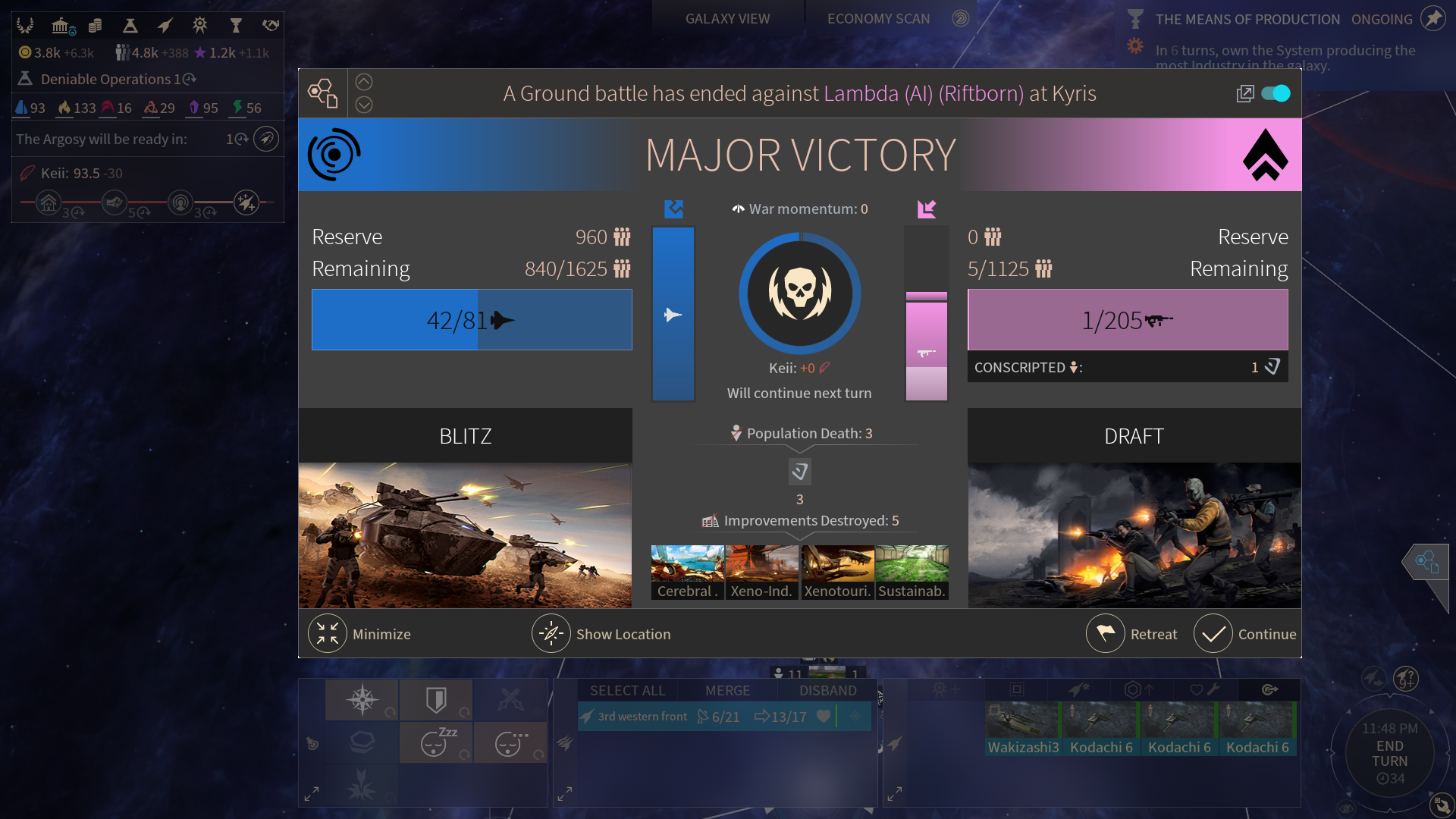View the Xenotourism improvement thumbnail
The image size is (1456, 819).
[x=837, y=572]
